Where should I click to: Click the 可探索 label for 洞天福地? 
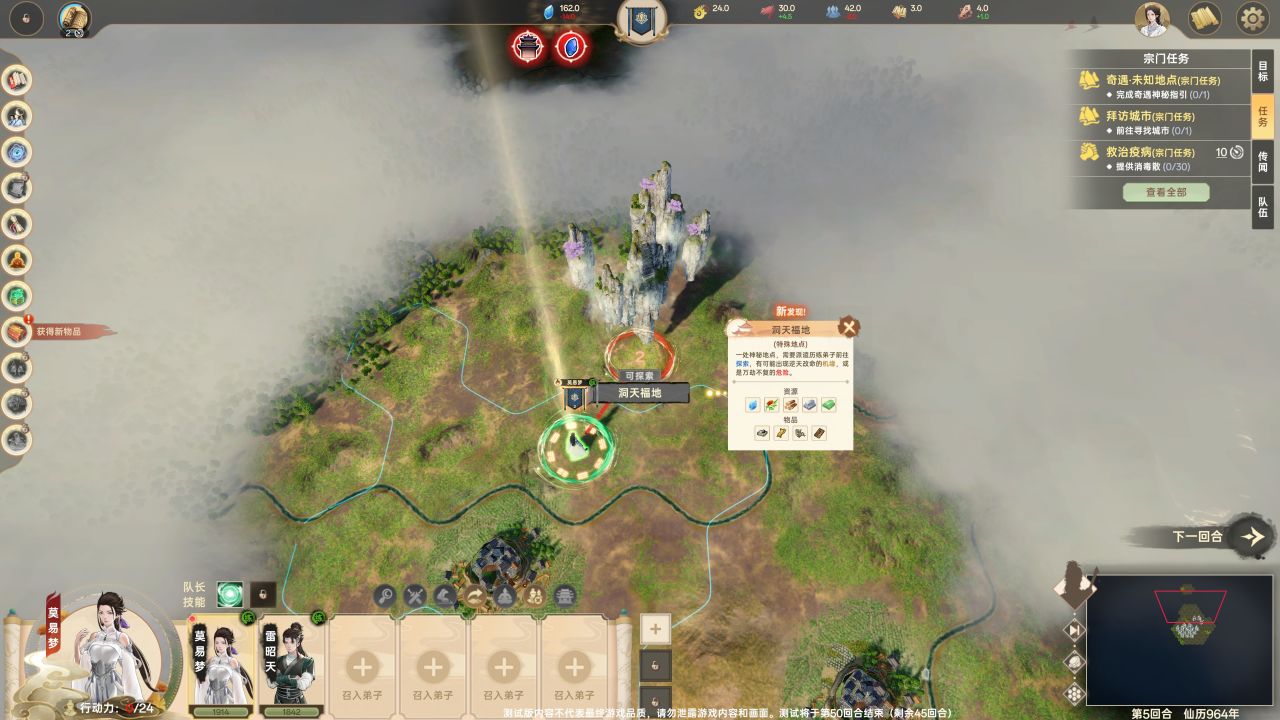(x=640, y=376)
